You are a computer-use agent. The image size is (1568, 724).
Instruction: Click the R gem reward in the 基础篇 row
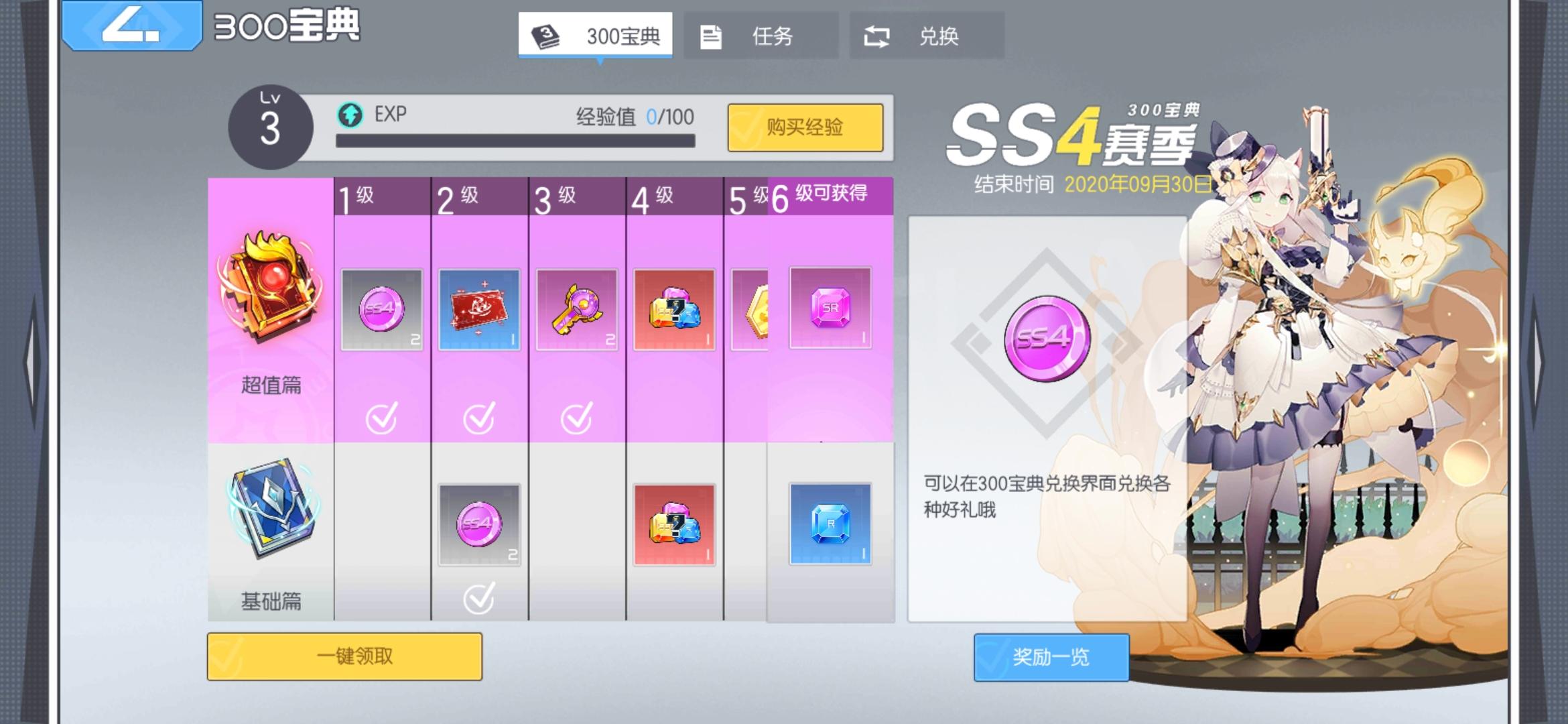(x=829, y=526)
